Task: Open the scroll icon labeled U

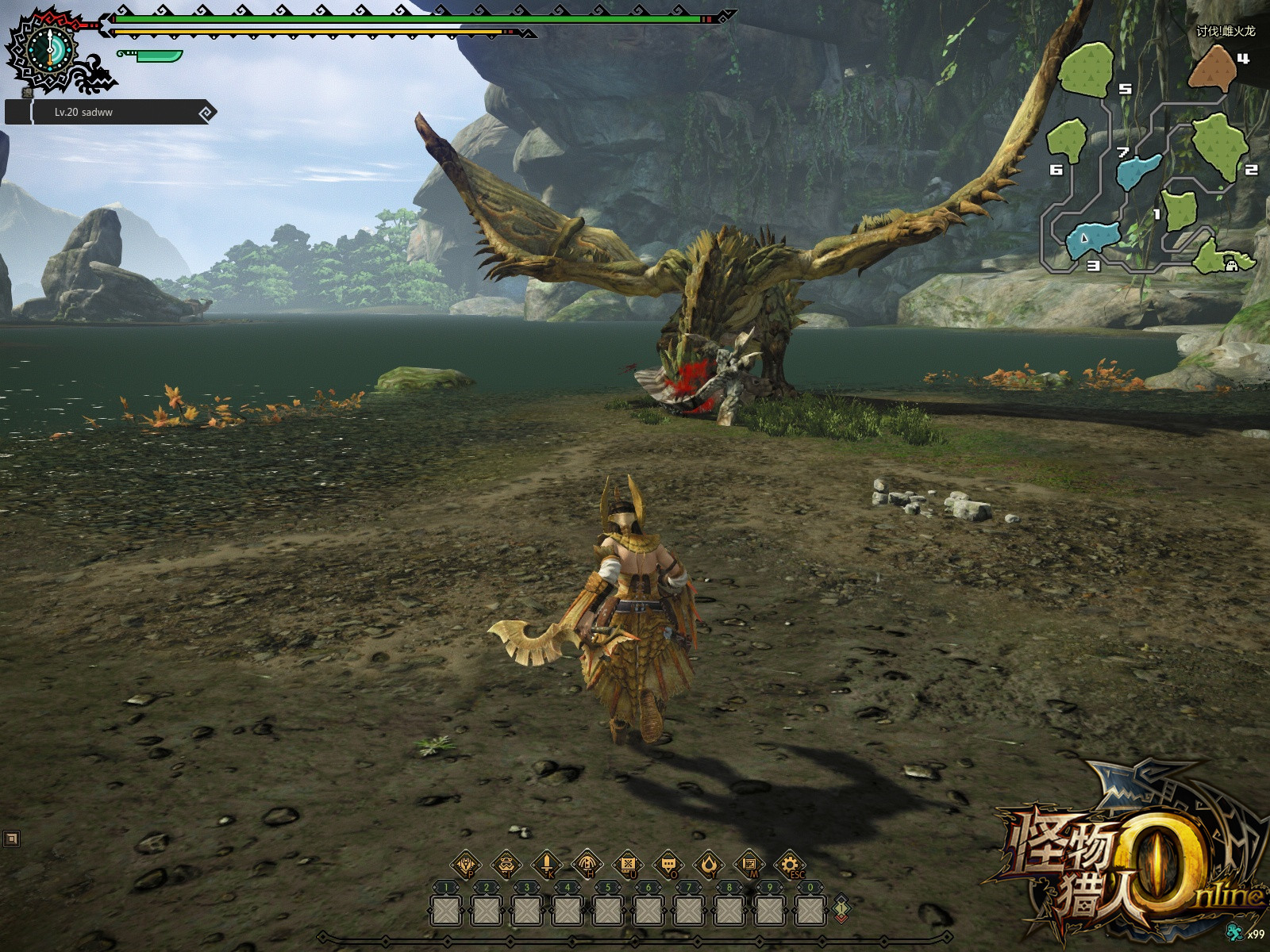Action: tap(628, 864)
